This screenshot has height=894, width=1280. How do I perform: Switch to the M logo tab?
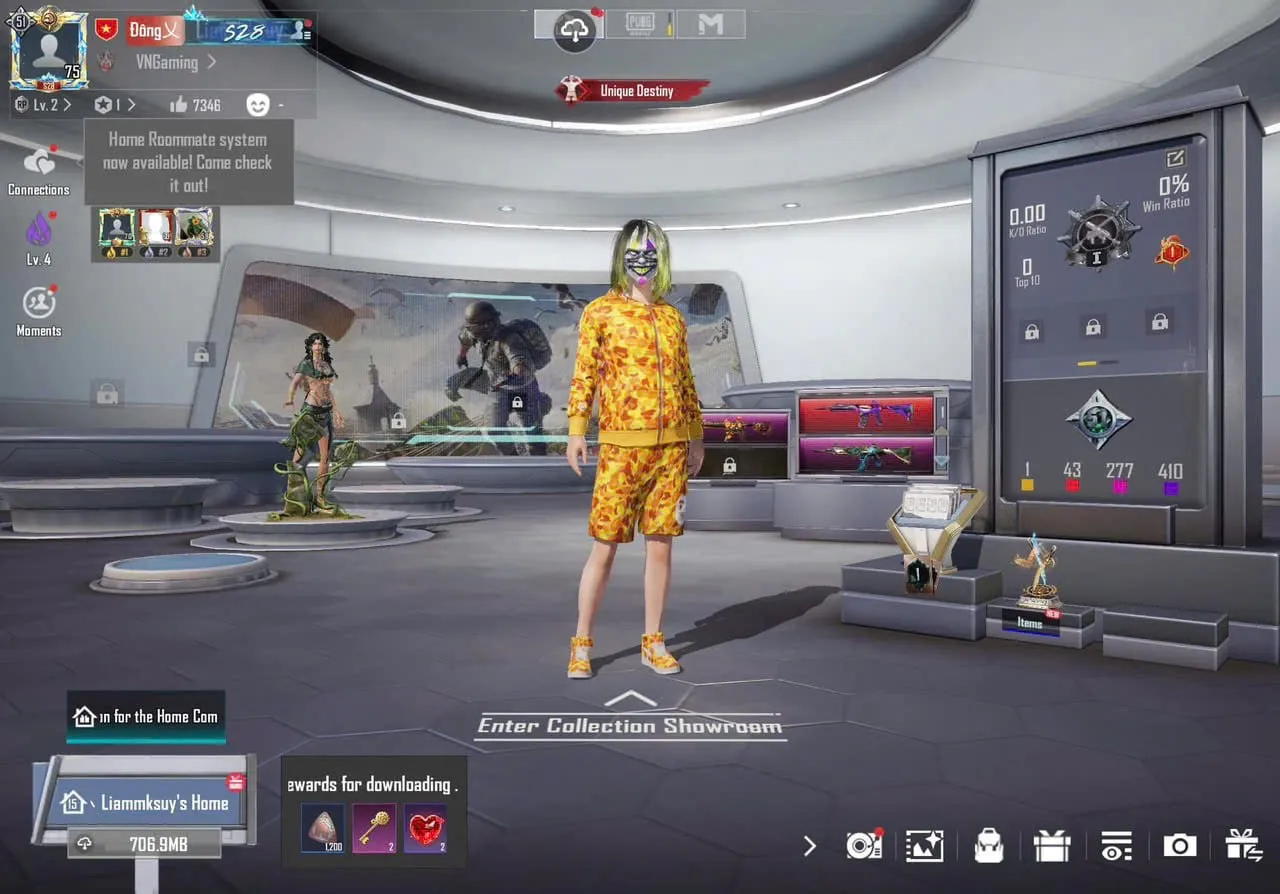coord(710,24)
